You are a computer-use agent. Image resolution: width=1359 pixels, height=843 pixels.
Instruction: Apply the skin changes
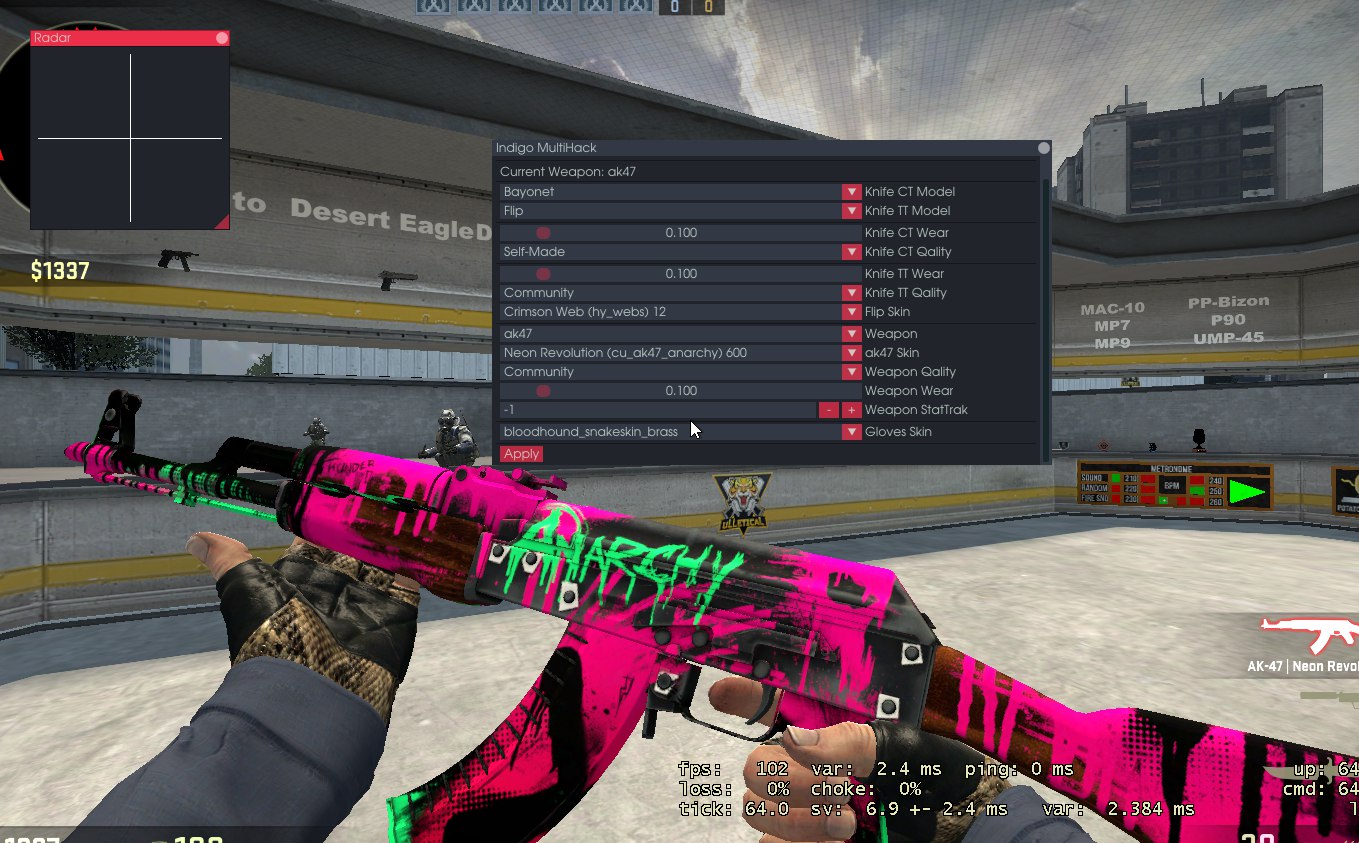point(521,454)
